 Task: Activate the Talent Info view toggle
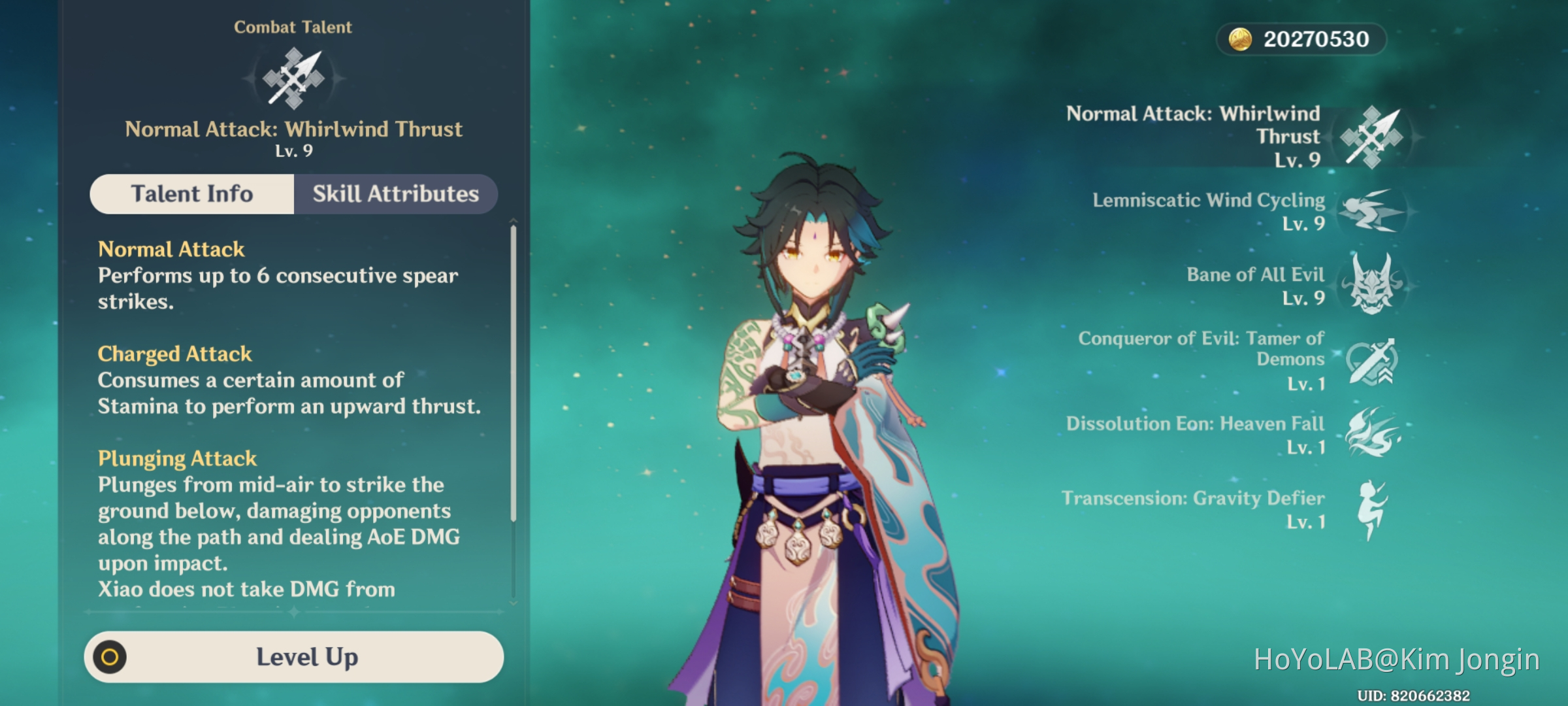192,193
